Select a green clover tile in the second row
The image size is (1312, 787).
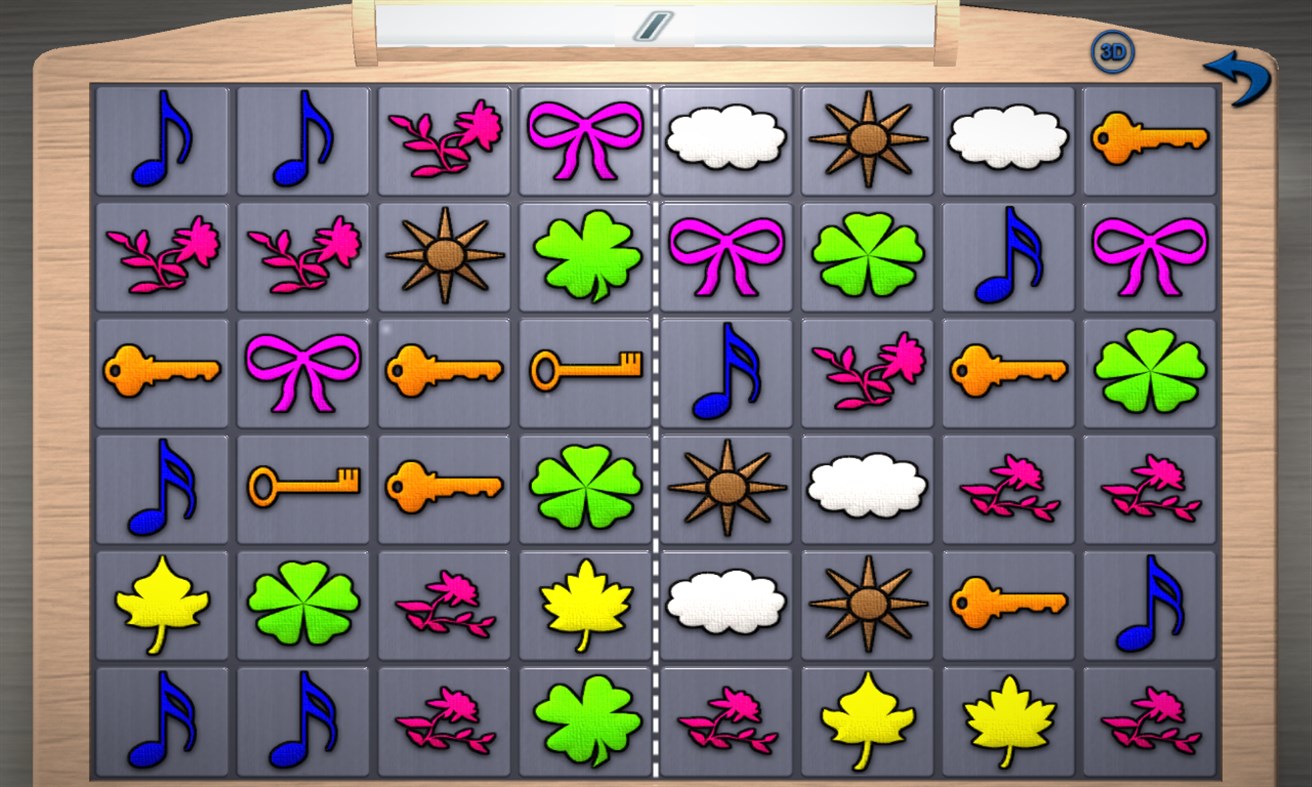point(585,255)
